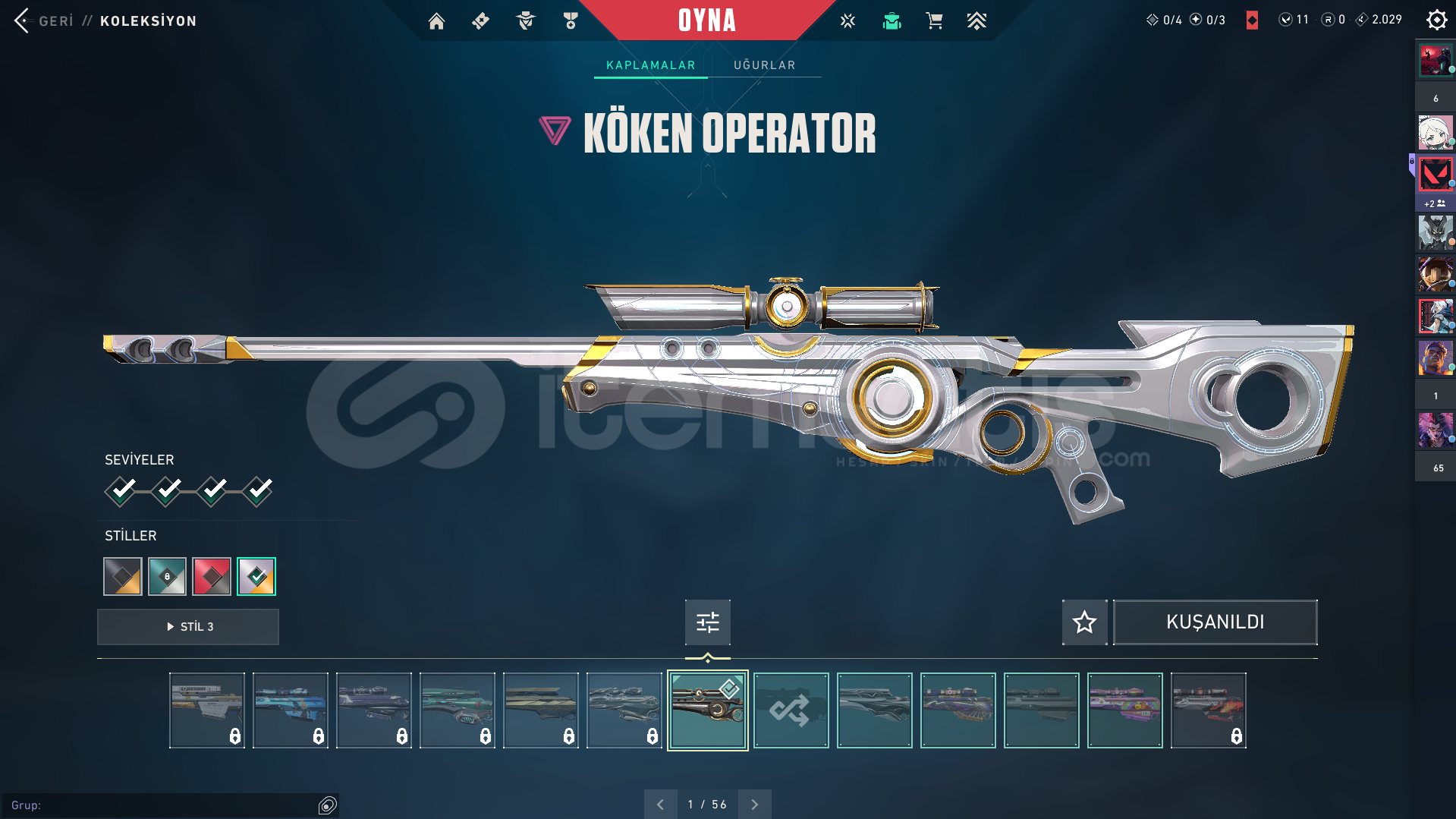Choose the black and gold style swatch

coord(123,576)
